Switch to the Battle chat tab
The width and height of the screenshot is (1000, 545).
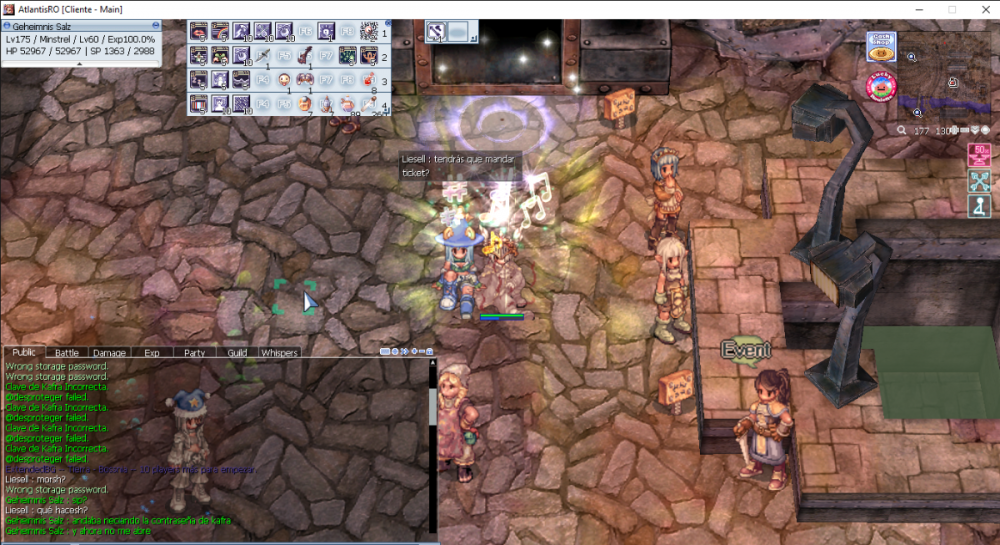67,353
